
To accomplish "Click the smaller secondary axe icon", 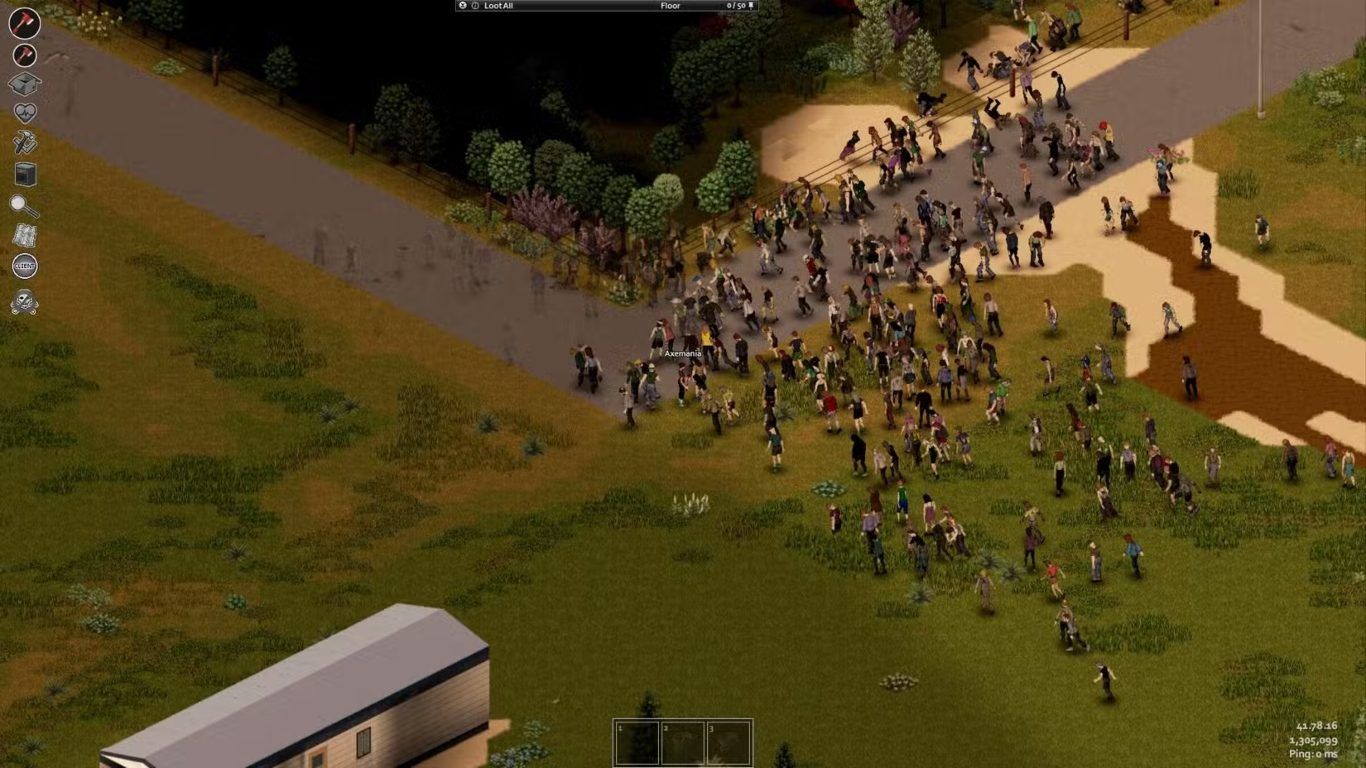I will (24, 55).
